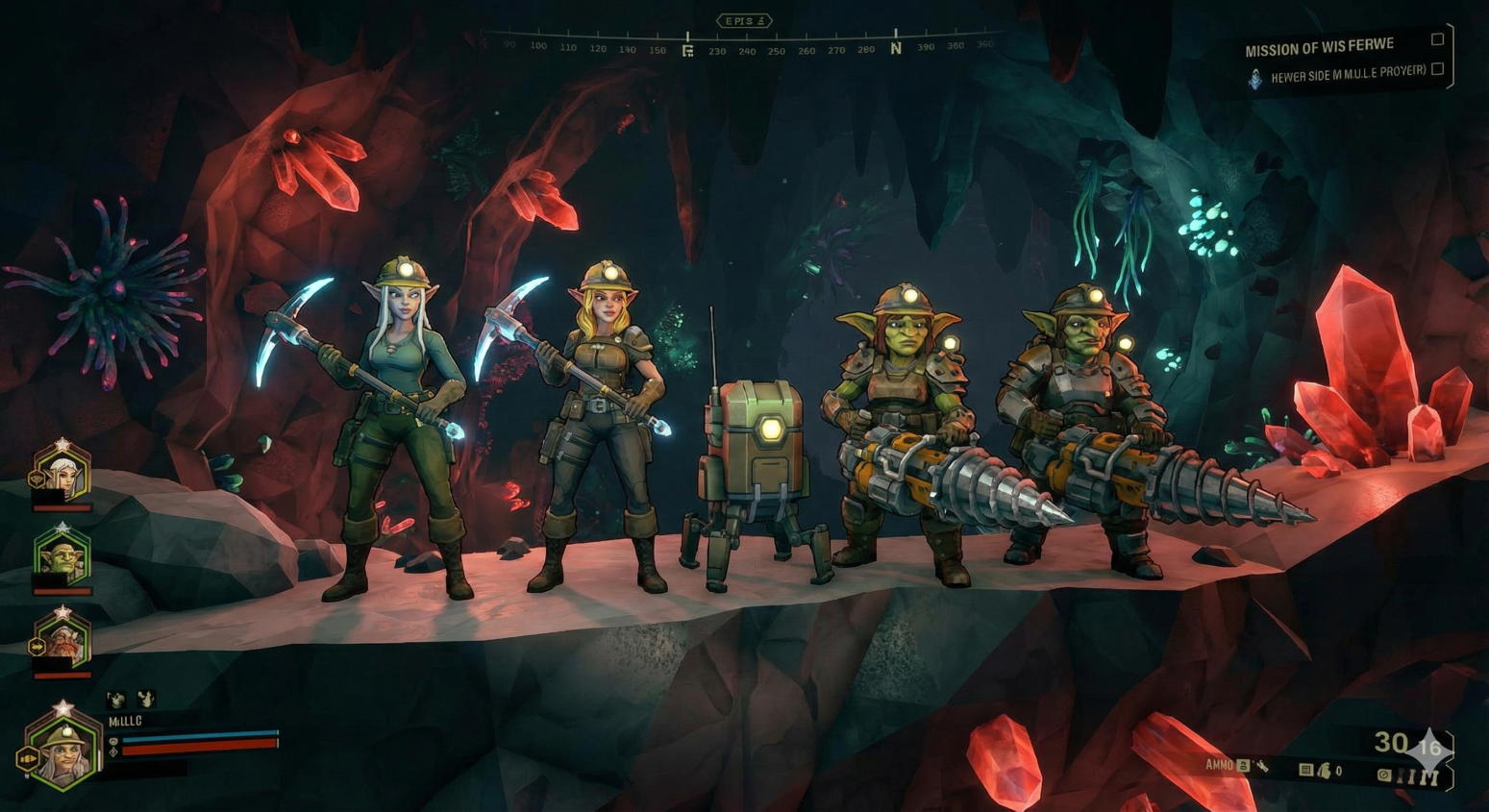1489x812 pixels.
Task: Click the blue side-objective icon
Action: click(x=1254, y=79)
